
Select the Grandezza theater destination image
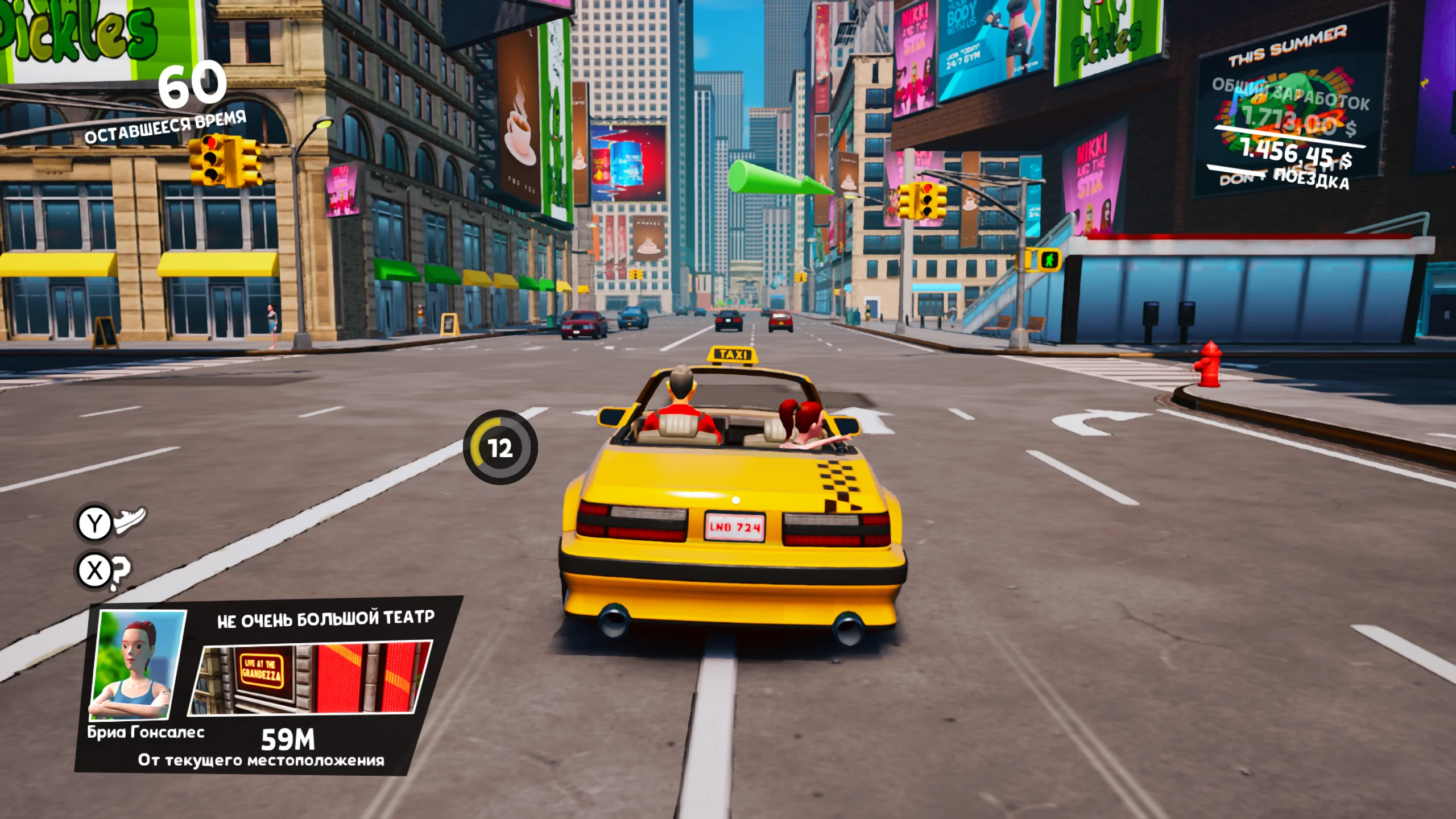(311, 677)
